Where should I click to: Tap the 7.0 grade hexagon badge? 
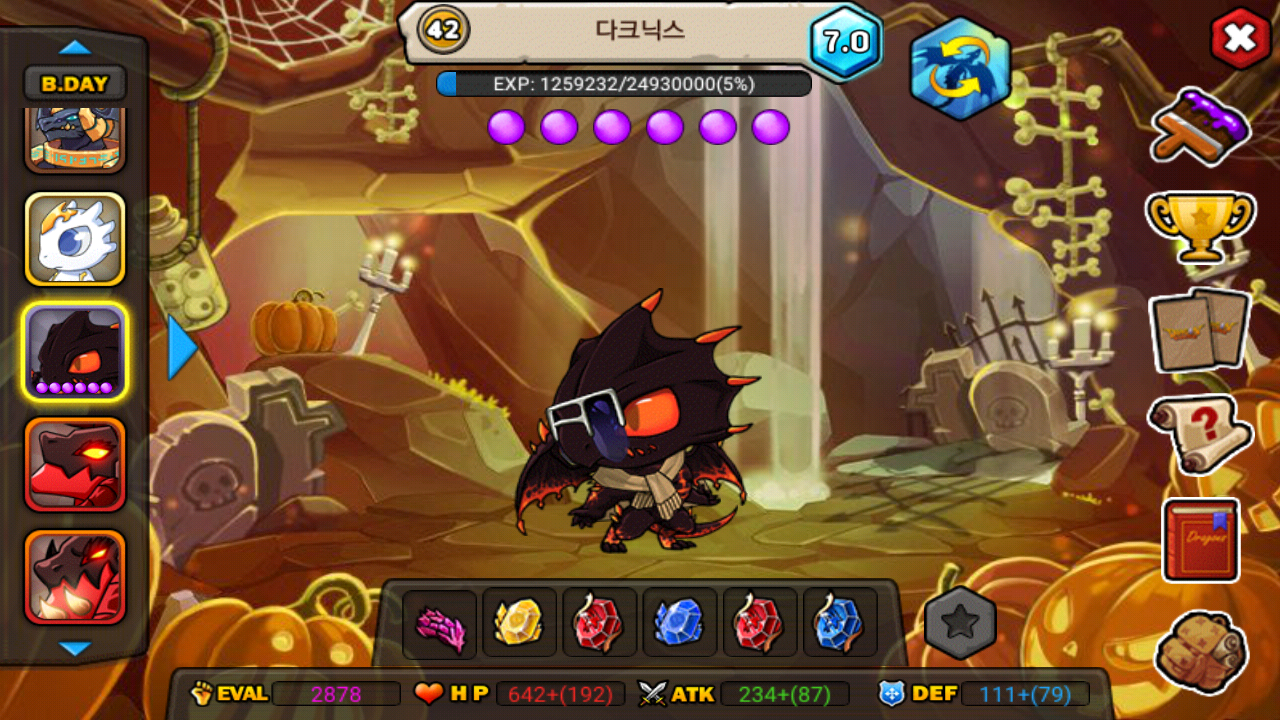coord(845,42)
